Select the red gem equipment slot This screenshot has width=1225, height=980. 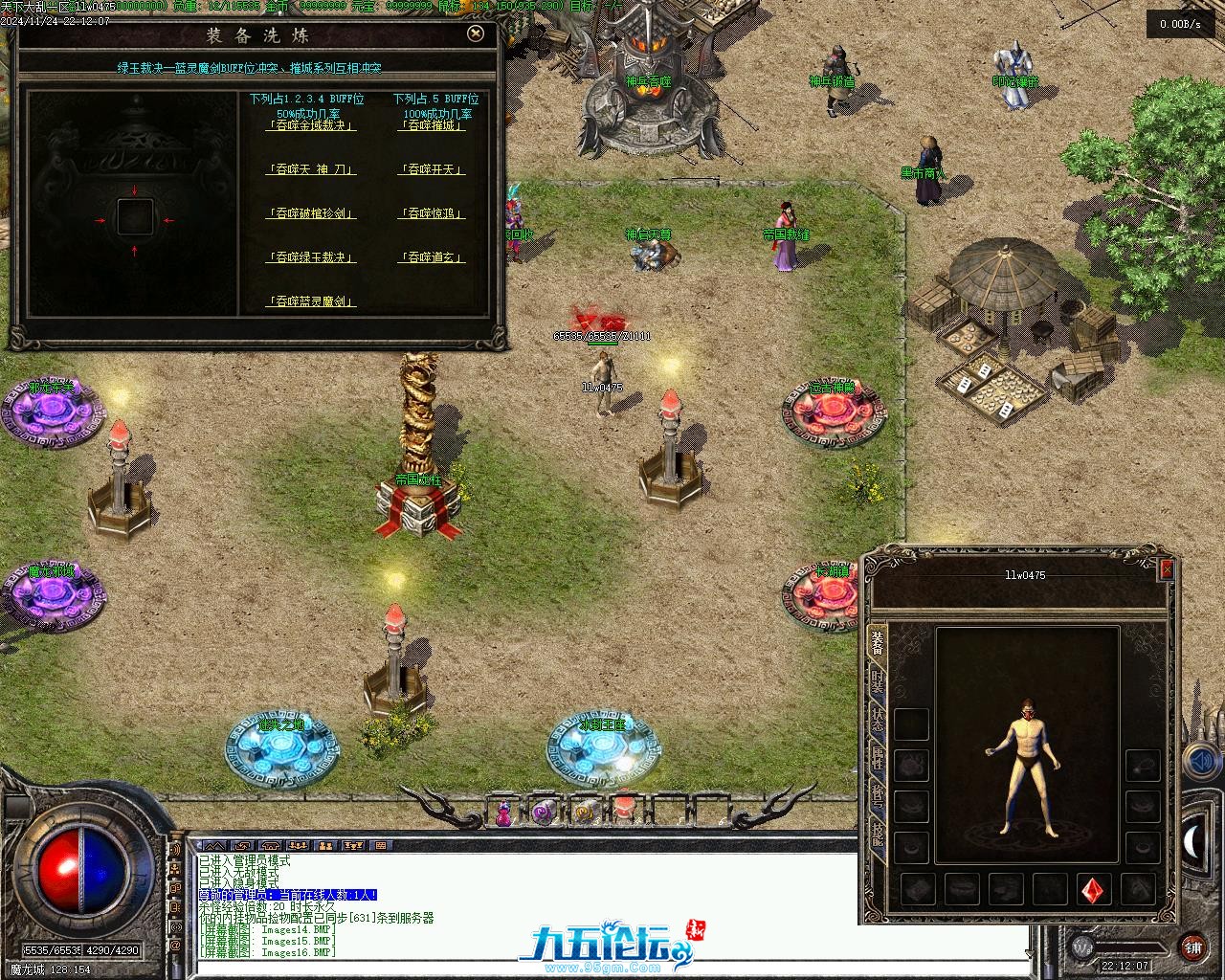coord(1093,889)
